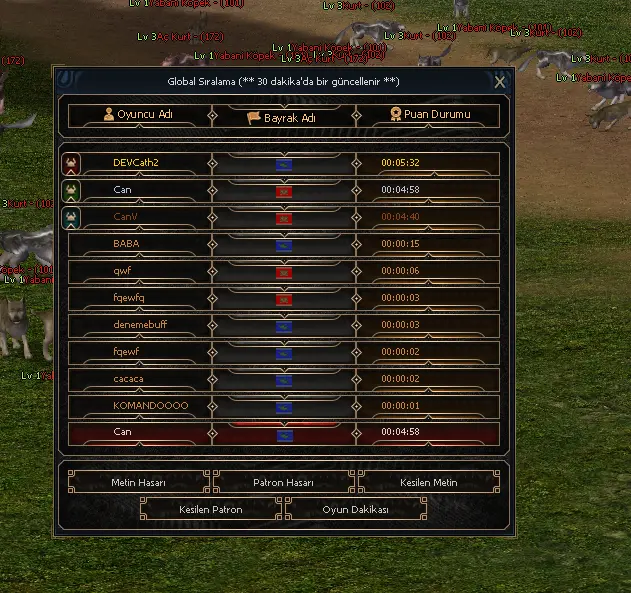The width and height of the screenshot is (631, 593).
Task: Click the red highlighted Can row
Action: point(123,433)
